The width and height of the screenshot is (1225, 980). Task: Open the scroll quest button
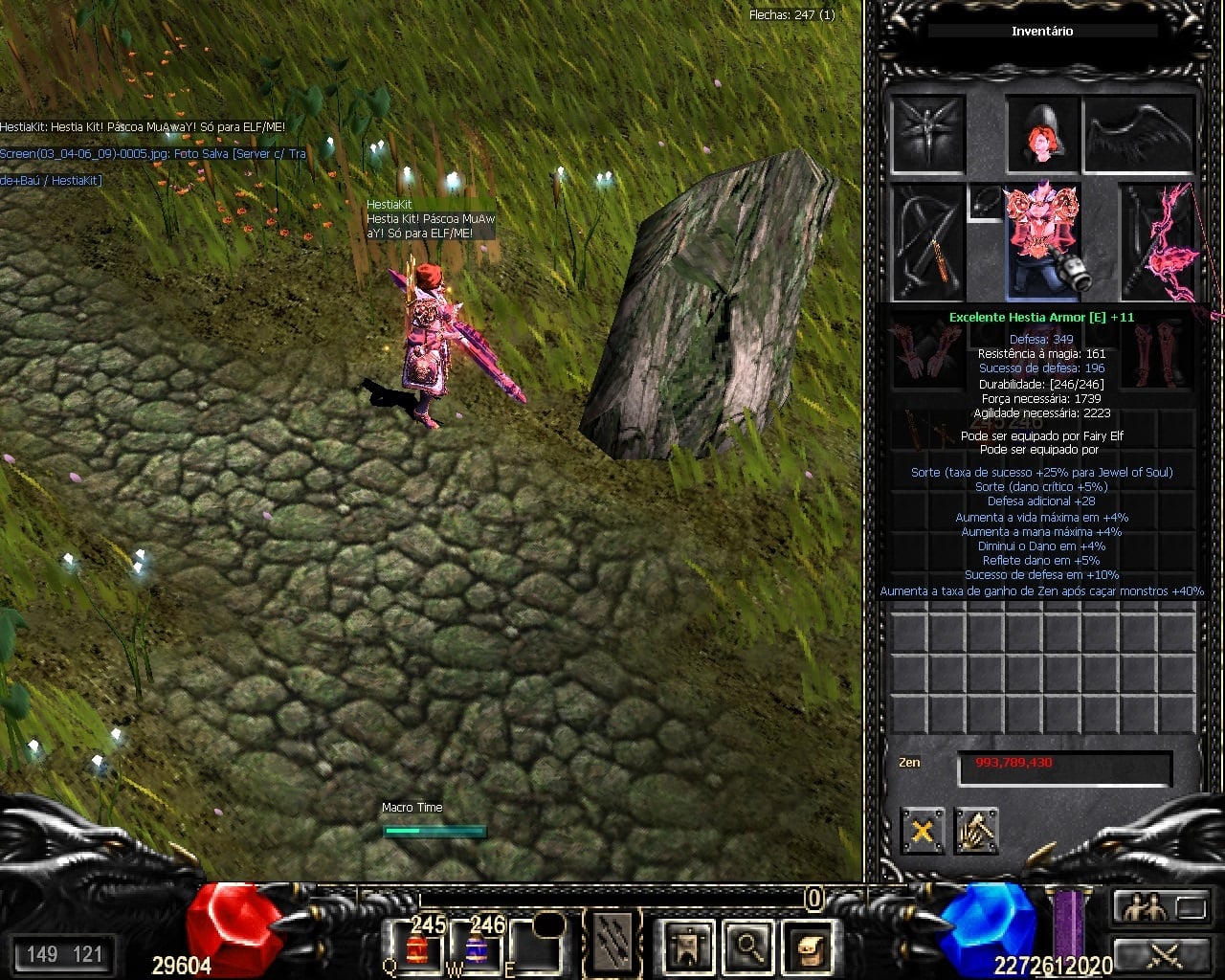point(808,946)
